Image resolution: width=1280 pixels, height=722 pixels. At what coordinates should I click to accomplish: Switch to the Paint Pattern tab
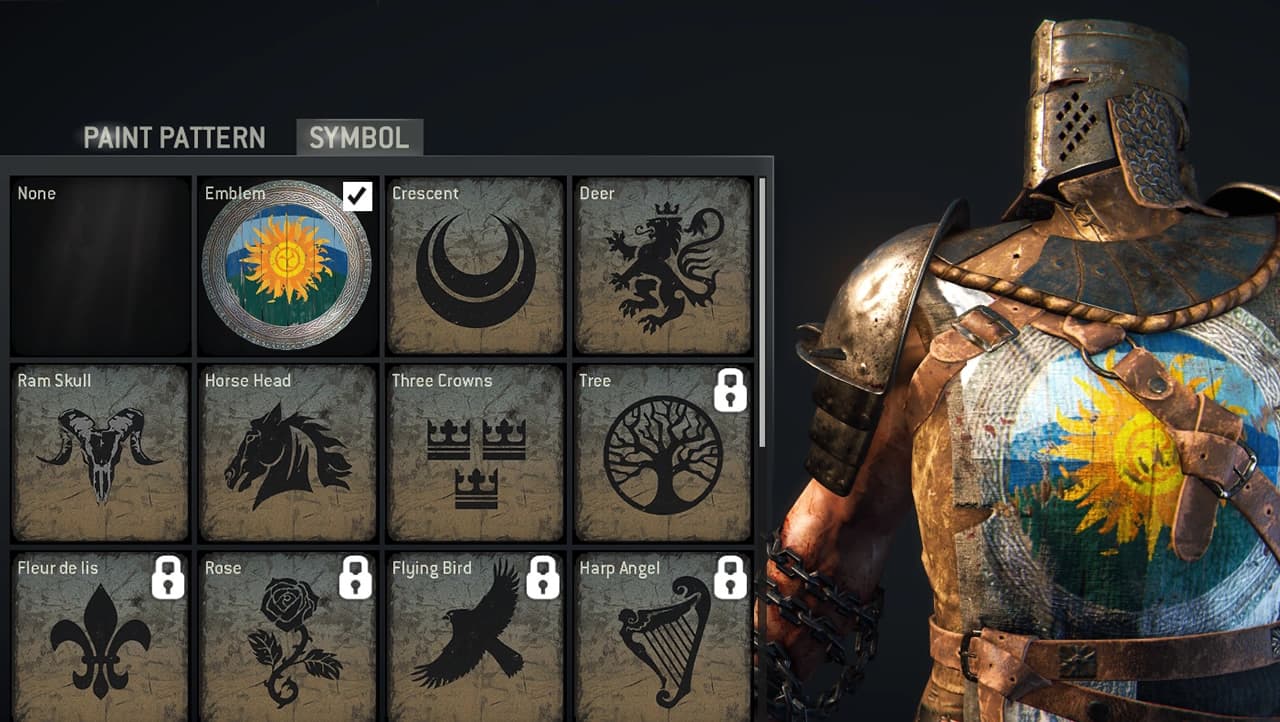tap(174, 138)
